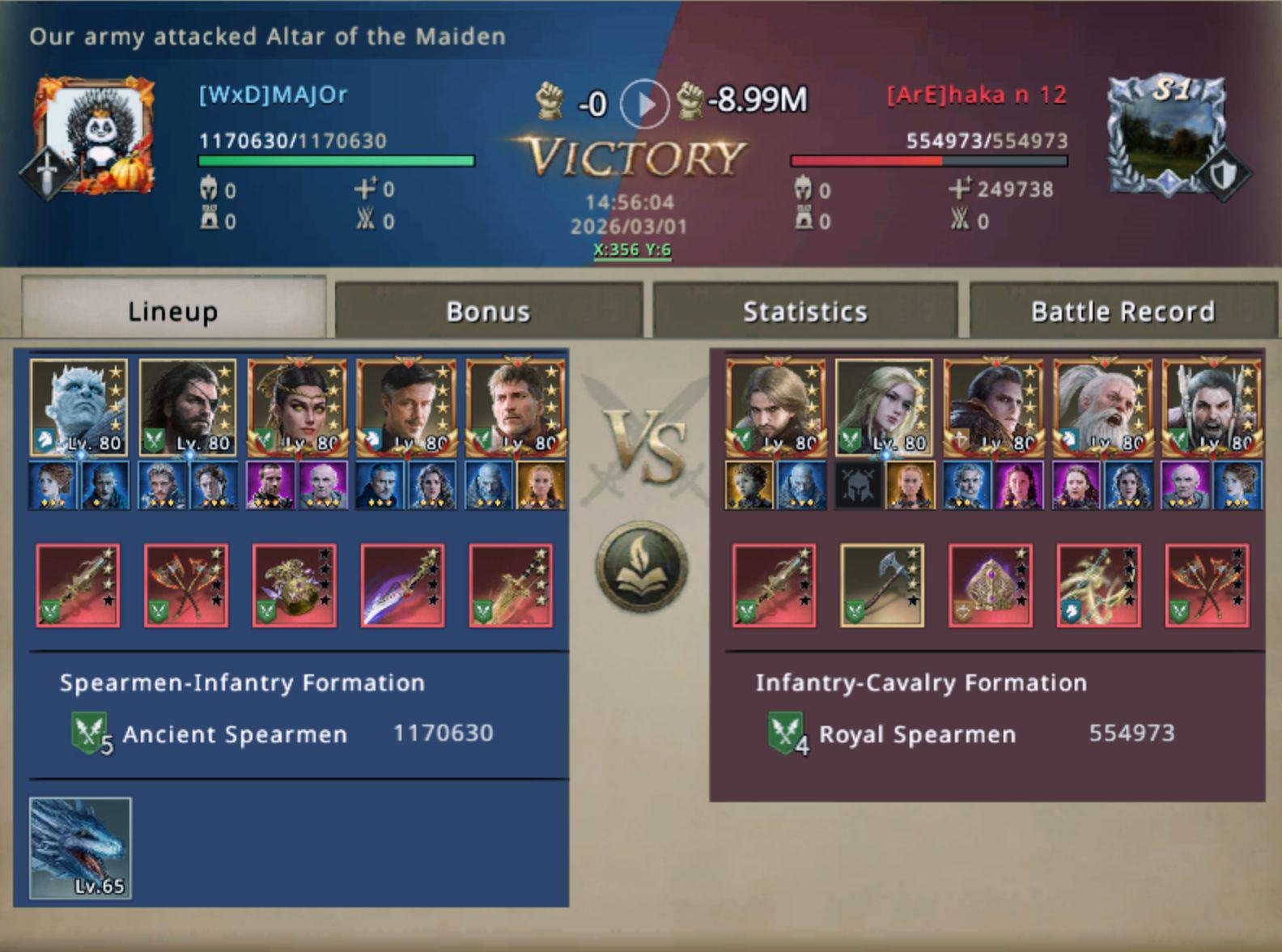Select the Lineup tab
Screen dimensions: 1282x952
[x=172, y=311]
